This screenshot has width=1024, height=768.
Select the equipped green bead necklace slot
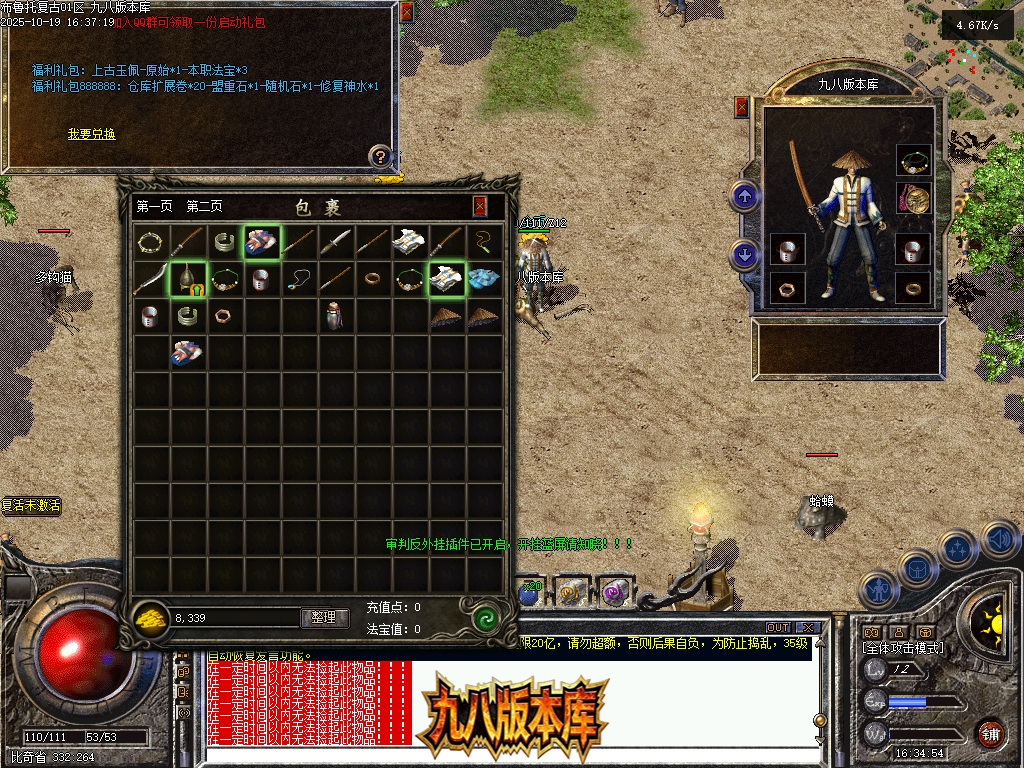point(913,159)
